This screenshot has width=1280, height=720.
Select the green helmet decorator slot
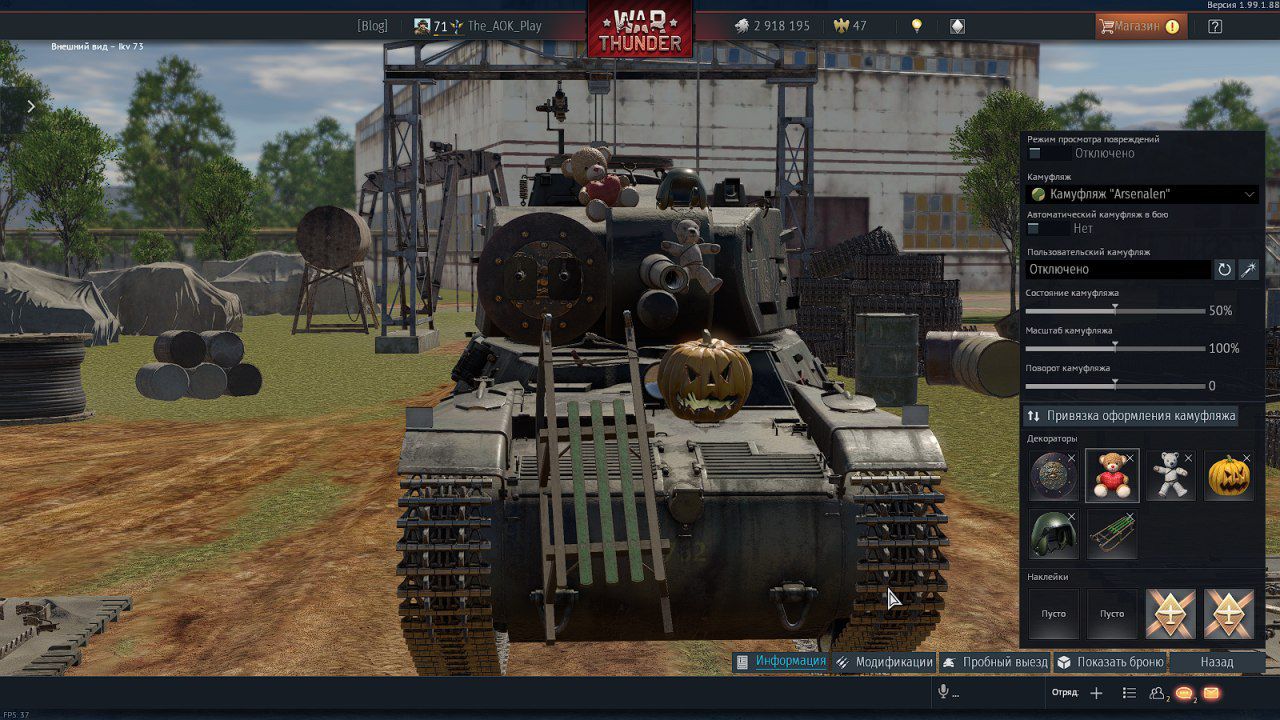click(x=1054, y=534)
